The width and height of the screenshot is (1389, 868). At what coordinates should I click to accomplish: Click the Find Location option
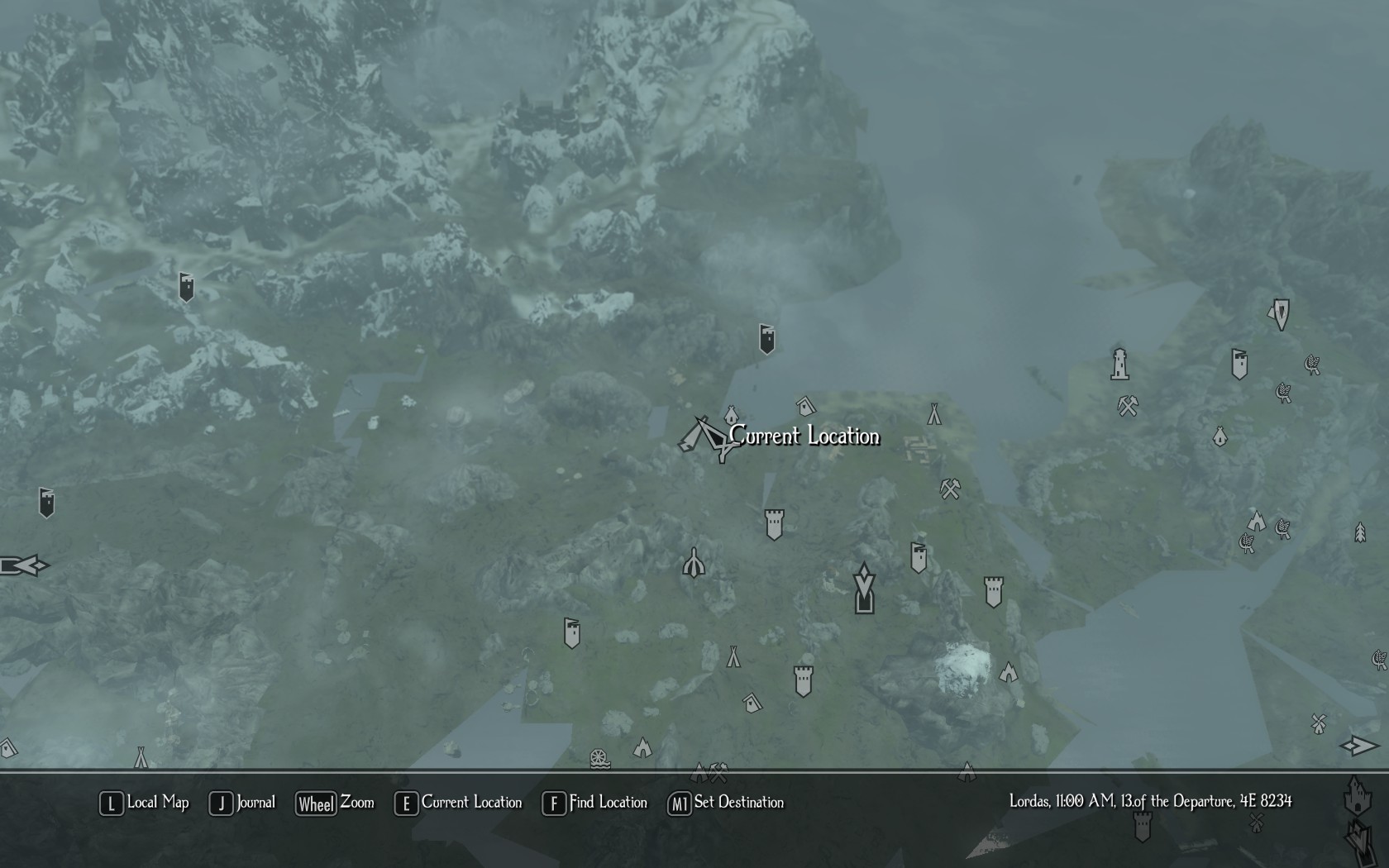pos(594,803)
